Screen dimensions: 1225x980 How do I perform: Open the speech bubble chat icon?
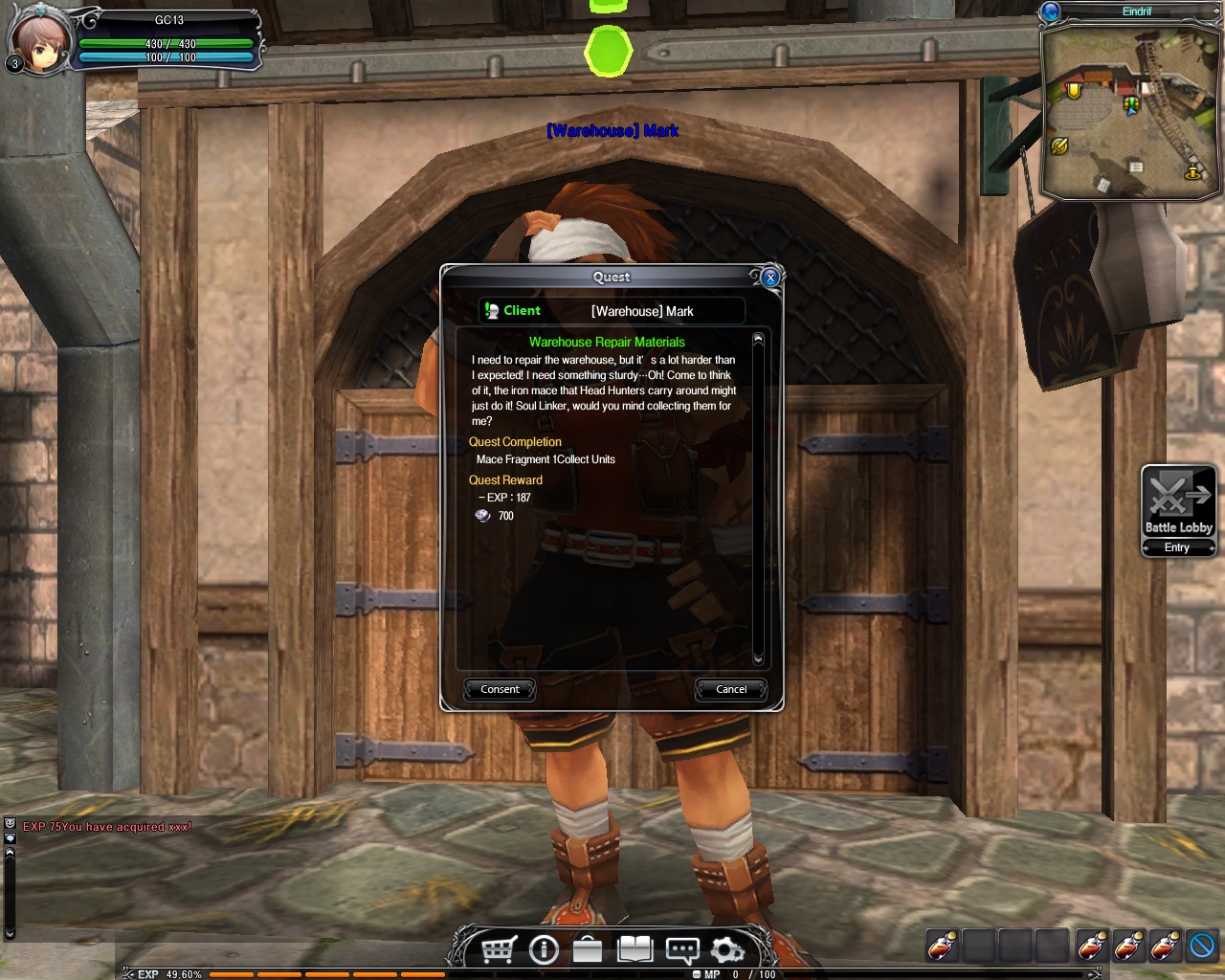point(681,949)
